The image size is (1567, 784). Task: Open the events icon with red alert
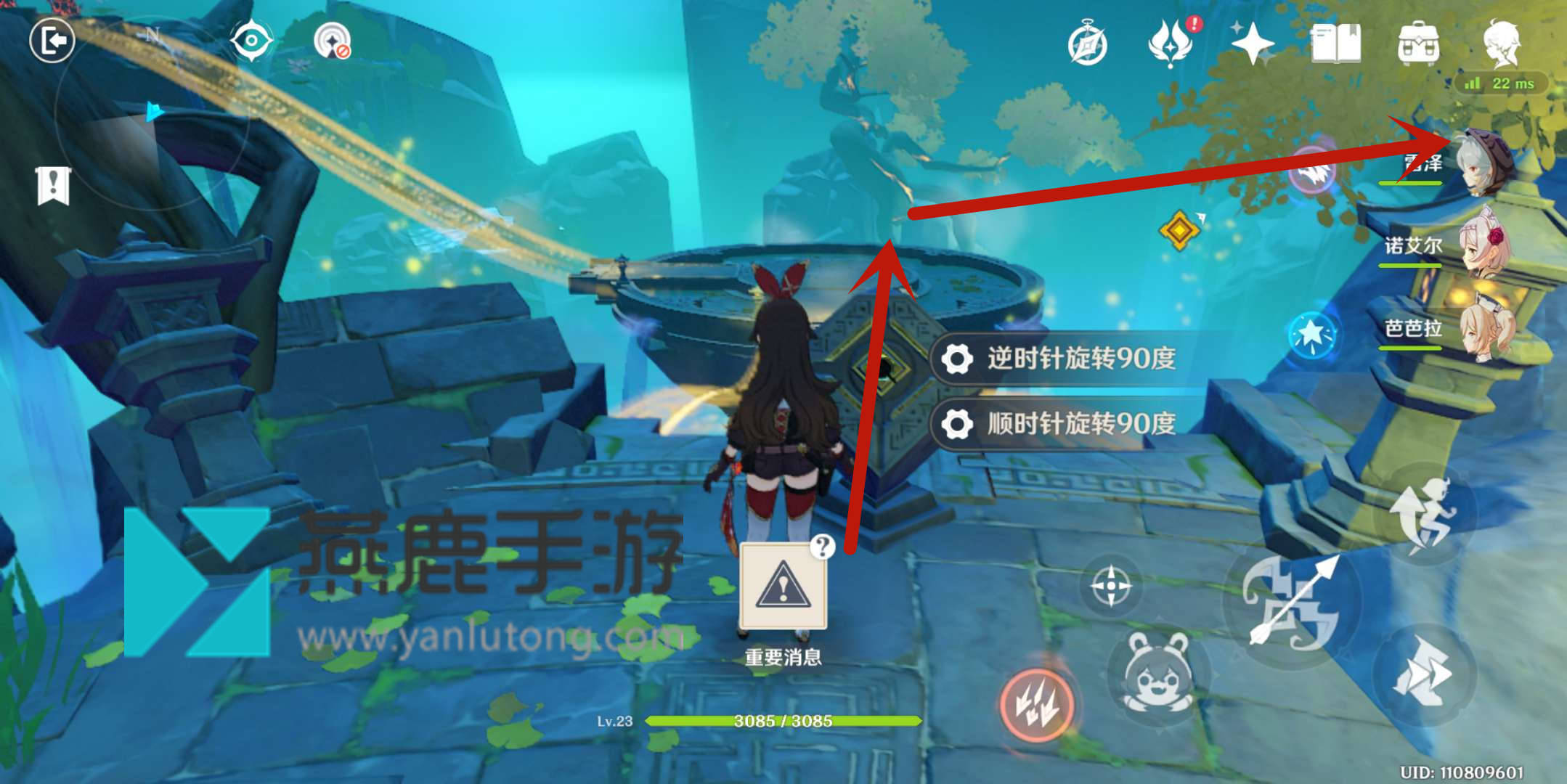tap(1171, 44)
